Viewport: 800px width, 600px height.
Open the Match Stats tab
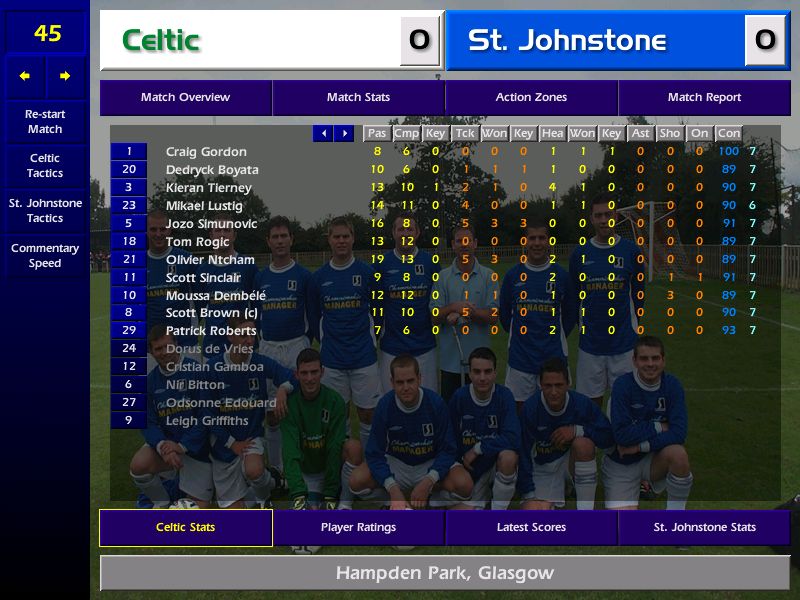click(358, 97)
